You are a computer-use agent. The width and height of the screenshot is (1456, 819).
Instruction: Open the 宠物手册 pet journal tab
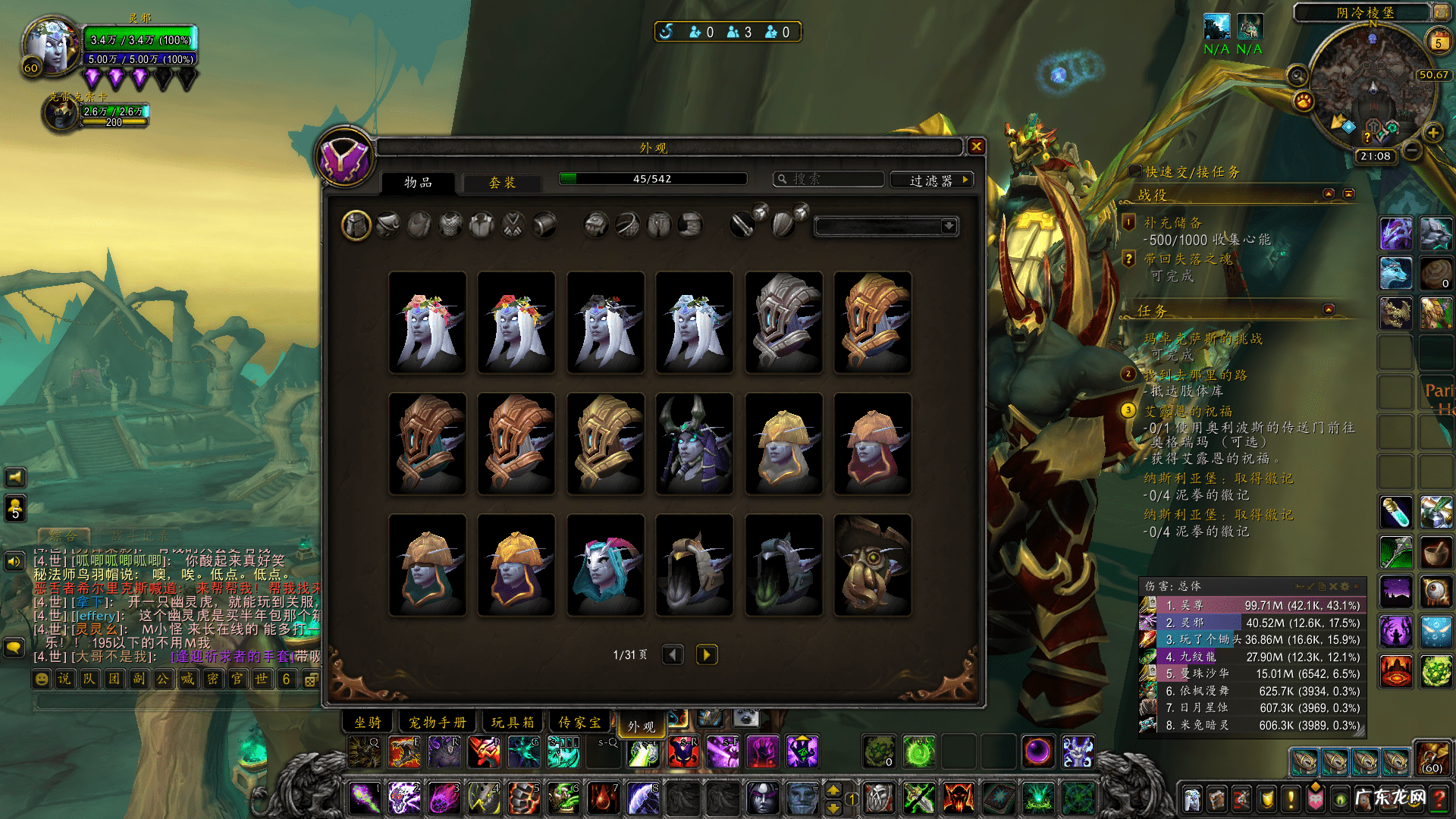pyautogui.click(x=438, y=722)
